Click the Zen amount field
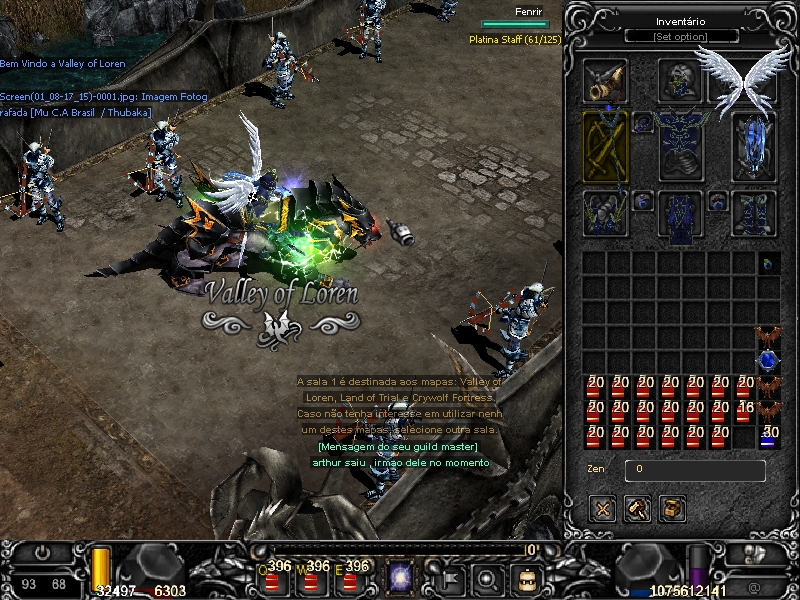This screenshot has width=800, height=600. tap(695, 469)
